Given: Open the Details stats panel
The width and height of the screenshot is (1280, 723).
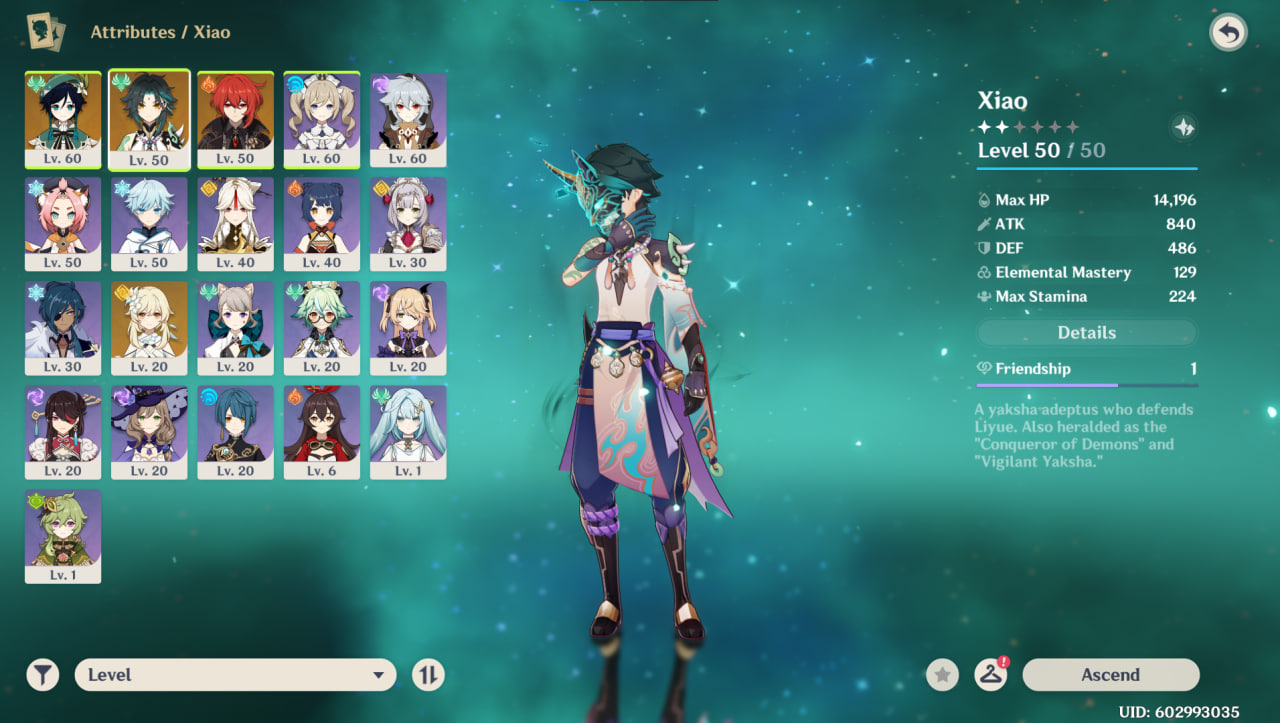Looking at the screenshot, I should (x=1086, y=333).
